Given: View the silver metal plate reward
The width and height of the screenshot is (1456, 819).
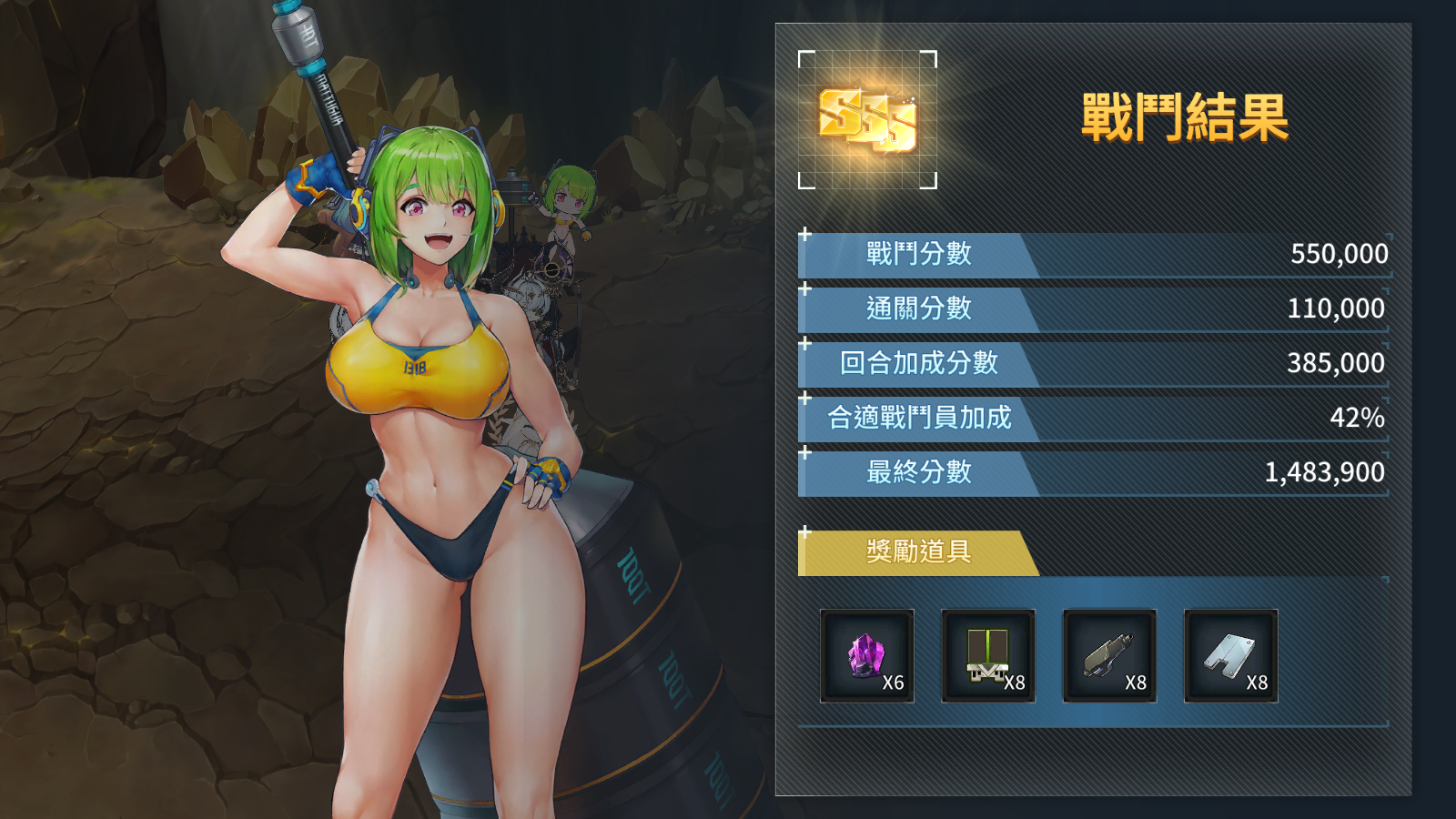Looking at the screenshot, I should tap(1230, 655).
